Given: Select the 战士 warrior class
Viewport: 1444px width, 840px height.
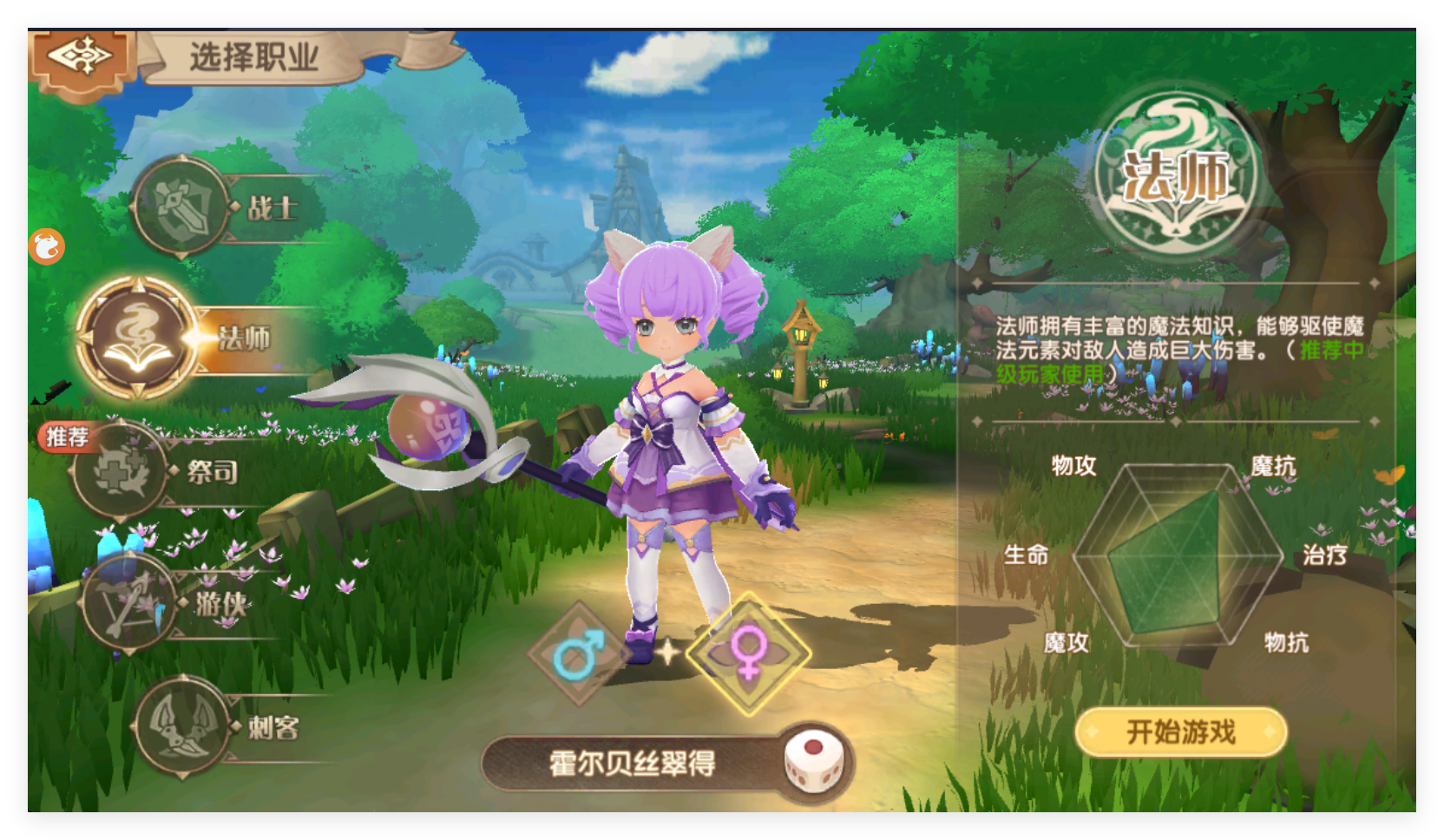Looking at the screenshot, I should 182,207.
